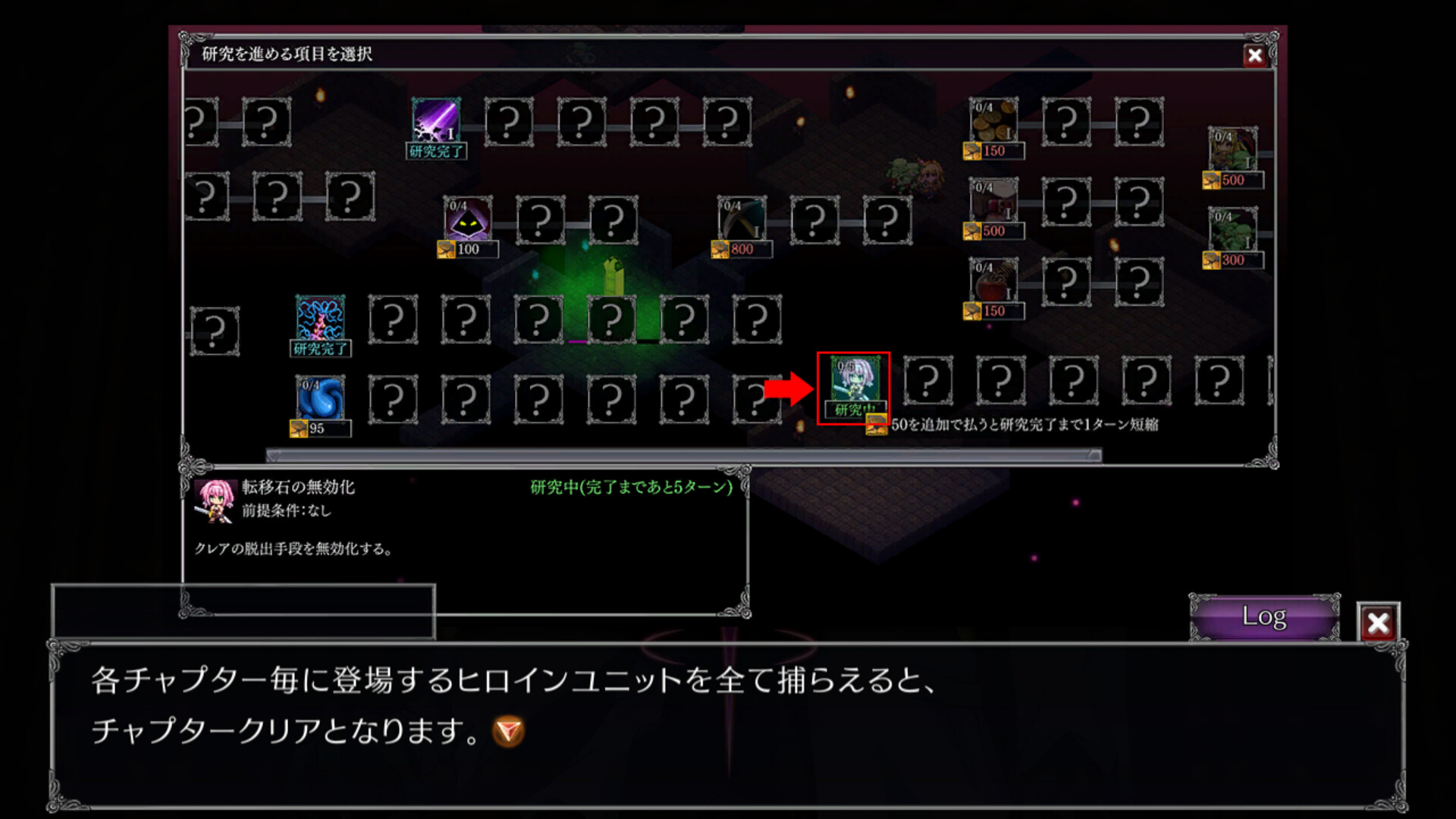Click the X button beside the Log button
Screen dimensions: 1456x819
point(1379,623)
